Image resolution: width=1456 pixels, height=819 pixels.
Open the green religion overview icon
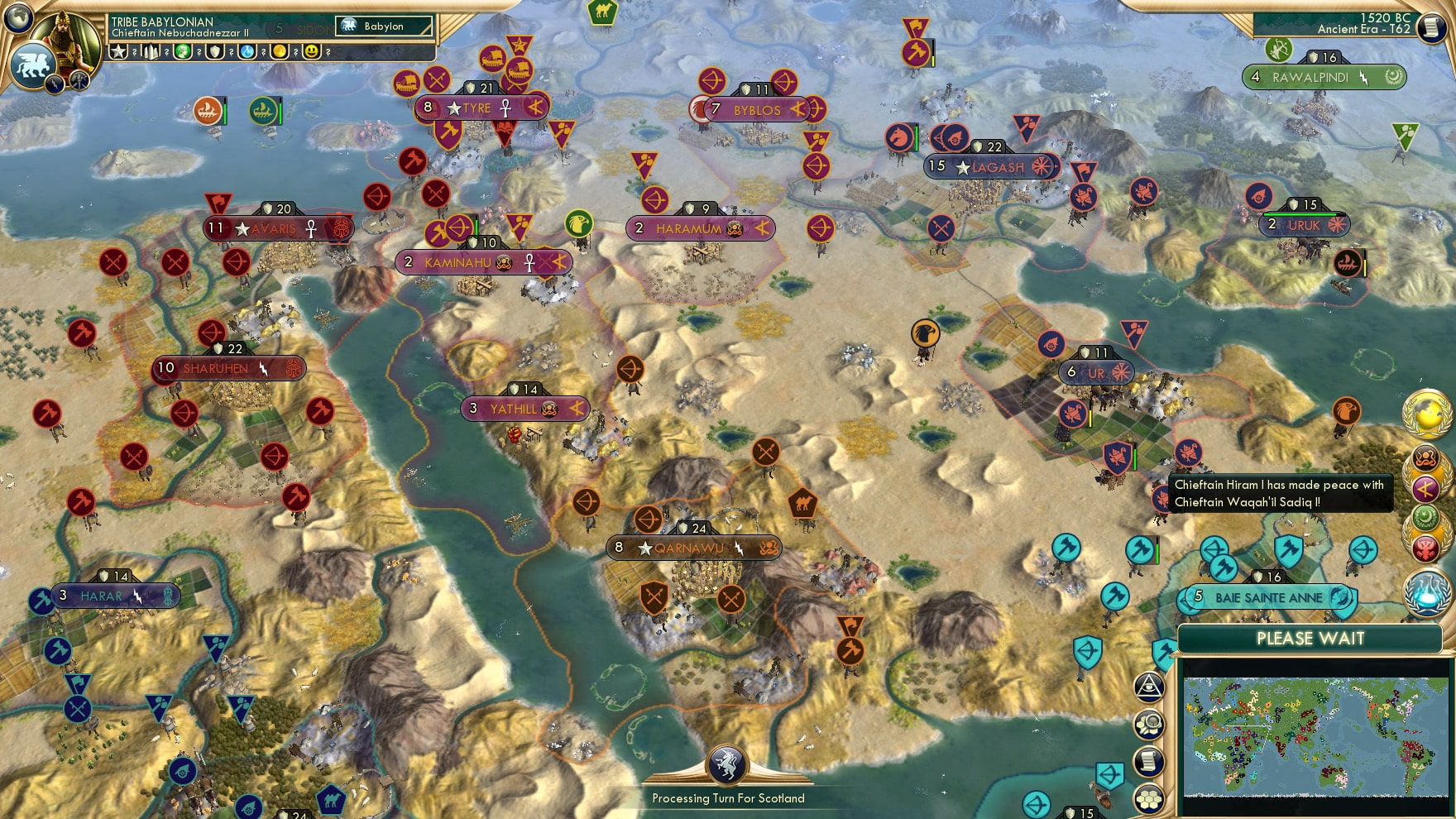(1425, 516)
